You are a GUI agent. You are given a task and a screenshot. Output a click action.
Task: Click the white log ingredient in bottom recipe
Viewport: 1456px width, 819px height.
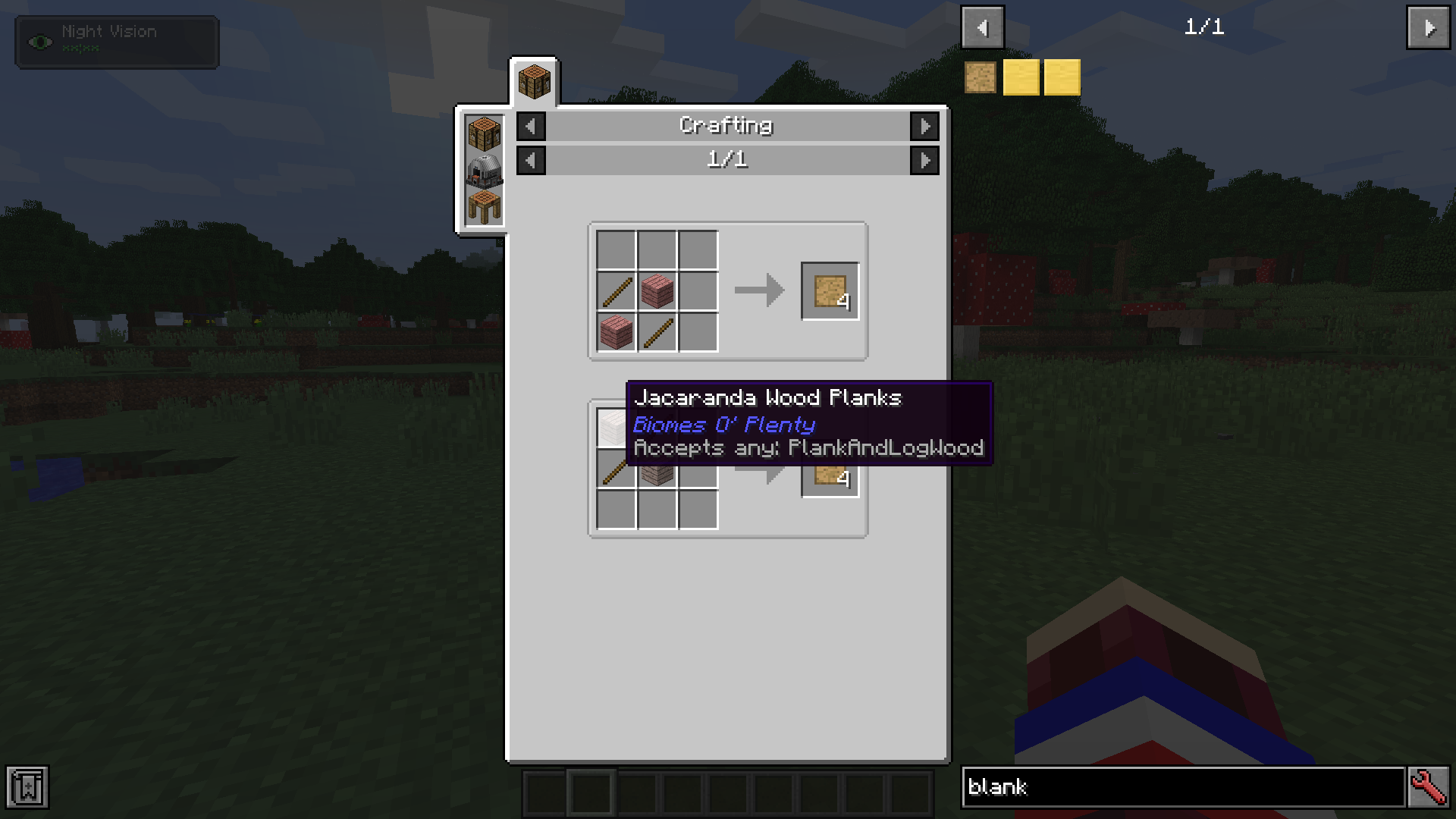coord(614,428)
